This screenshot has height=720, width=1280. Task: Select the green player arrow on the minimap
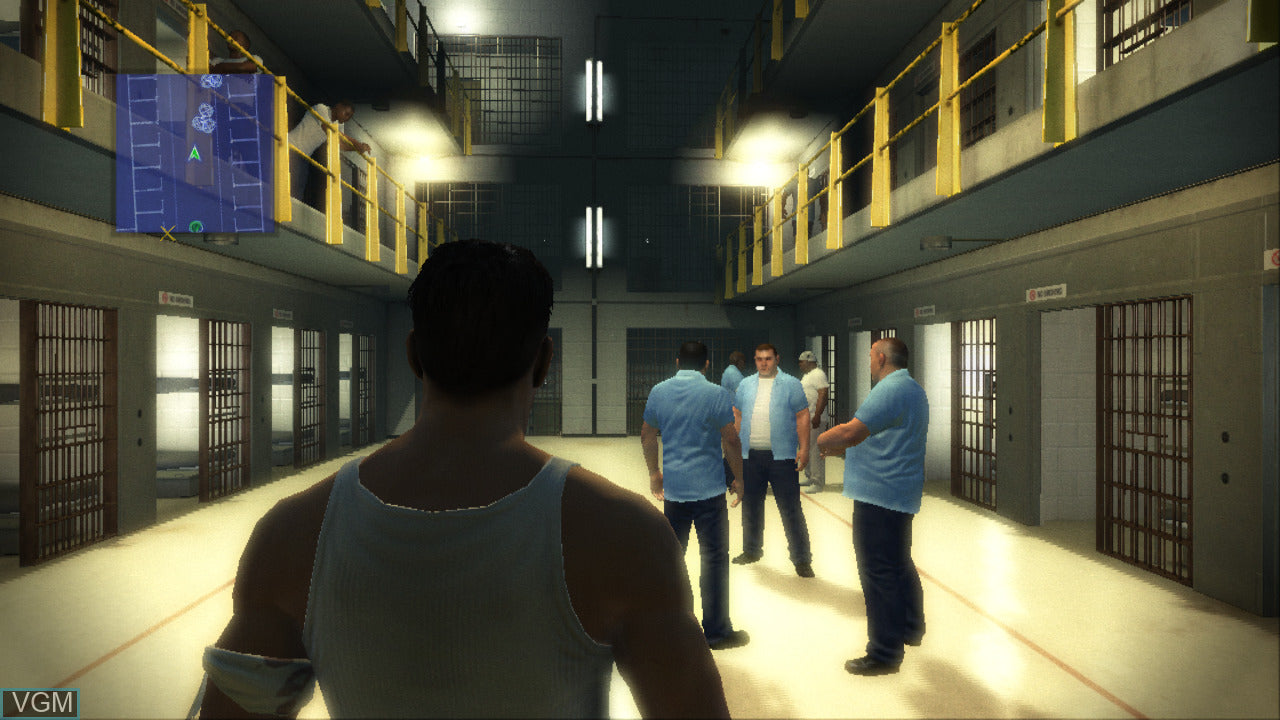click(x=195, y=155)
